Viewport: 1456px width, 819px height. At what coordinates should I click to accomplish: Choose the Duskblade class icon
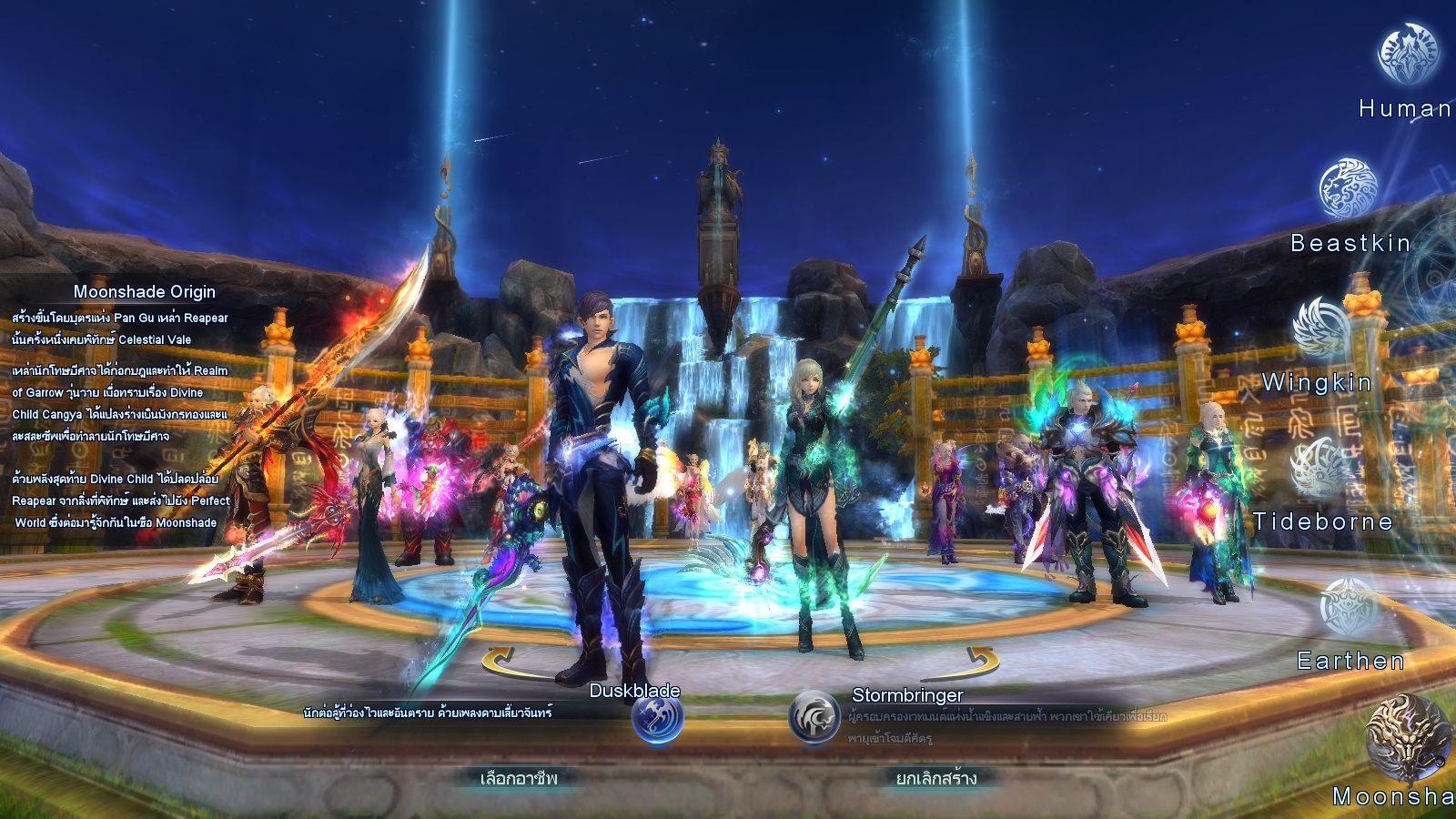[657, 719]
